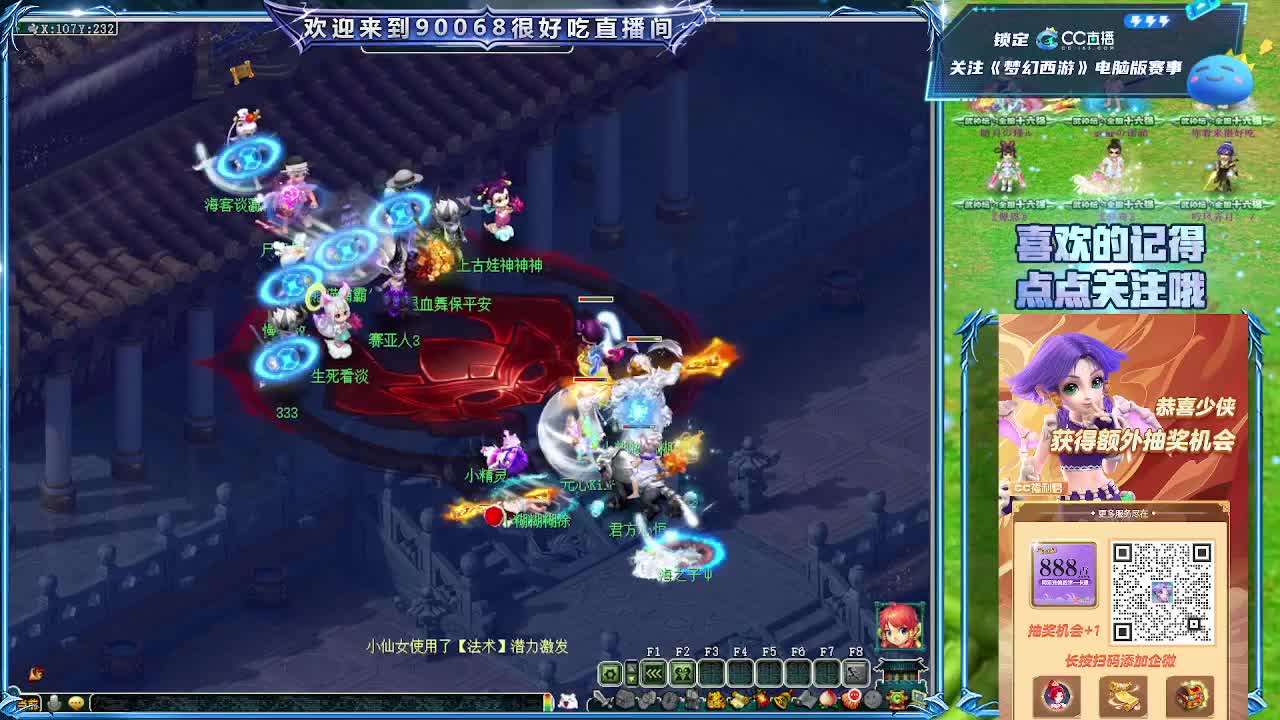Click the sword item icon in the item bar
Viewport: 1280px width, 720px height.
[x=599, y=699]
